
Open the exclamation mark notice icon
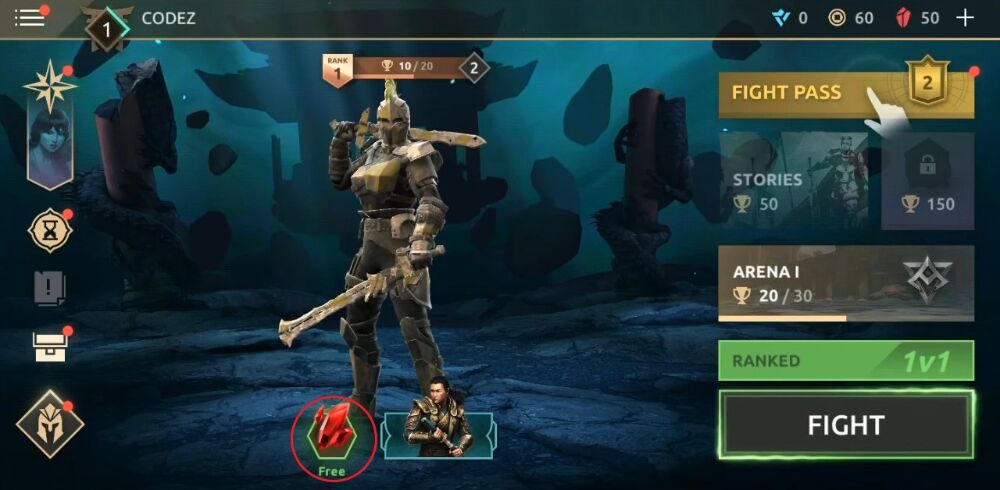tap(49, 289)
